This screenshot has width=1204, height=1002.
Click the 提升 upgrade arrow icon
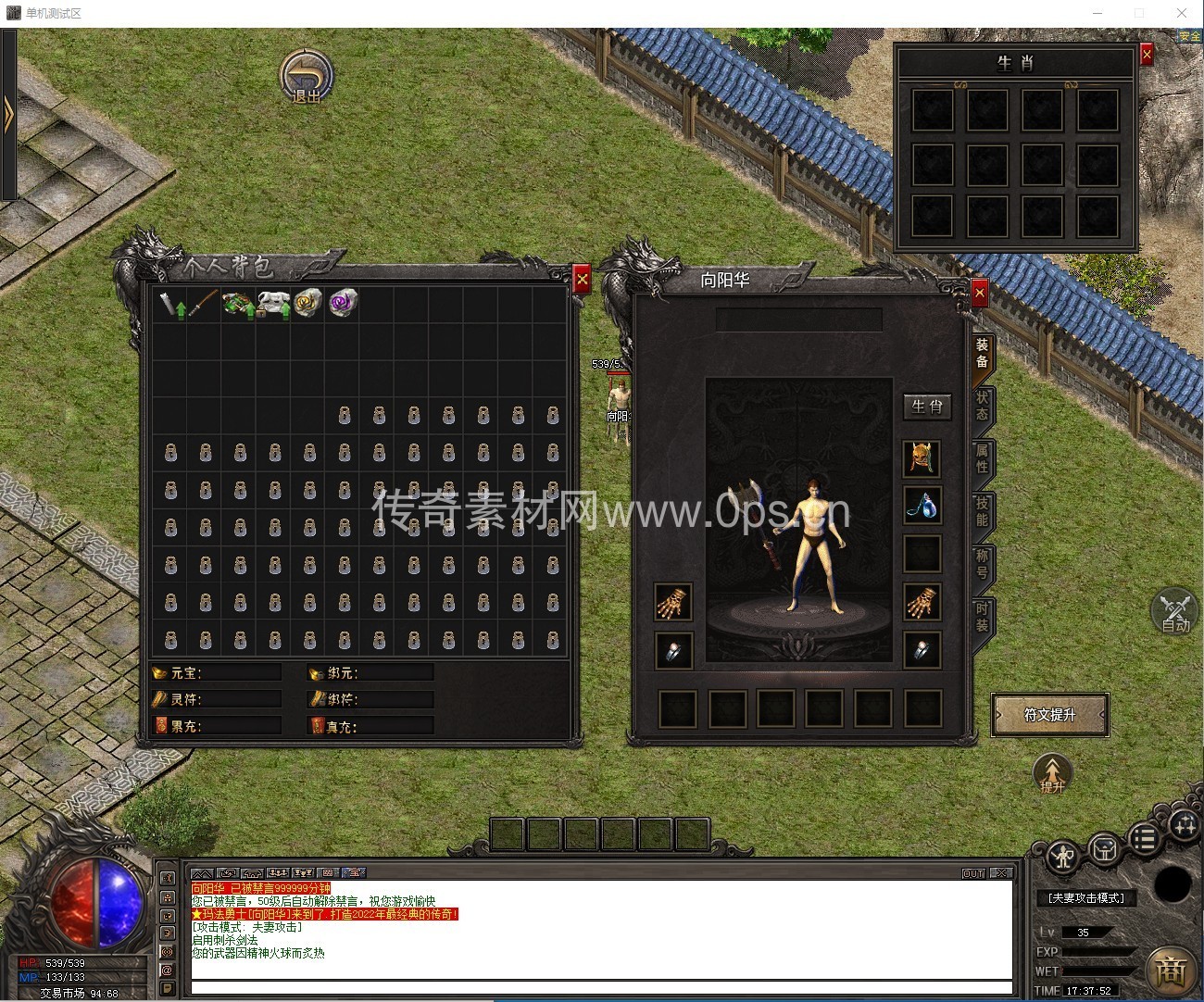tap(1052, 773)
